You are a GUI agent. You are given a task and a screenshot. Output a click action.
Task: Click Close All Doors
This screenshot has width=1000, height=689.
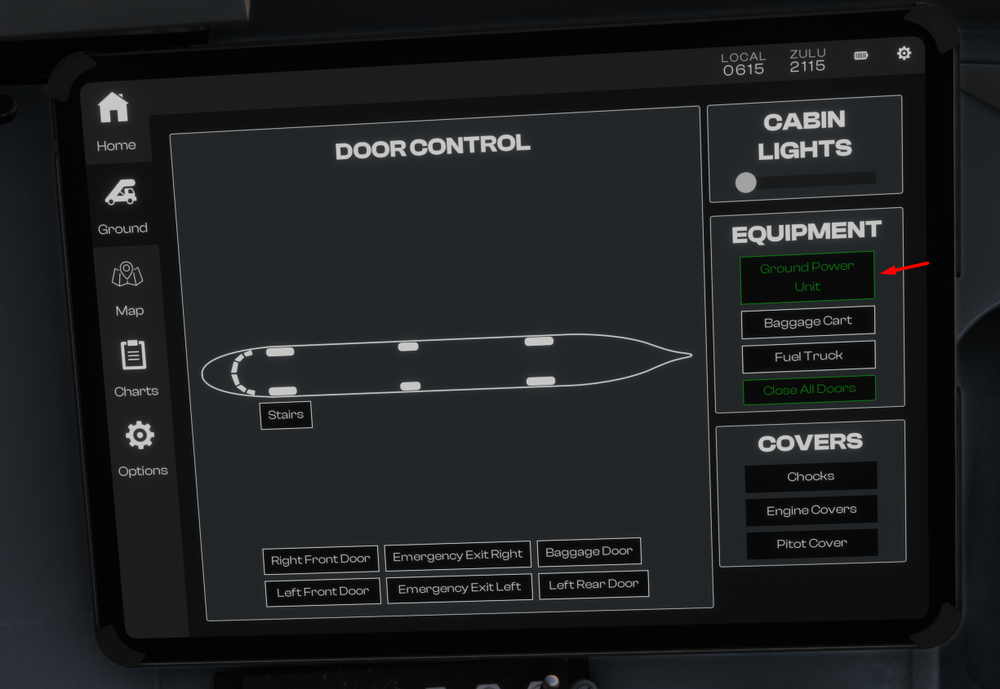click(x=809, y=390)
